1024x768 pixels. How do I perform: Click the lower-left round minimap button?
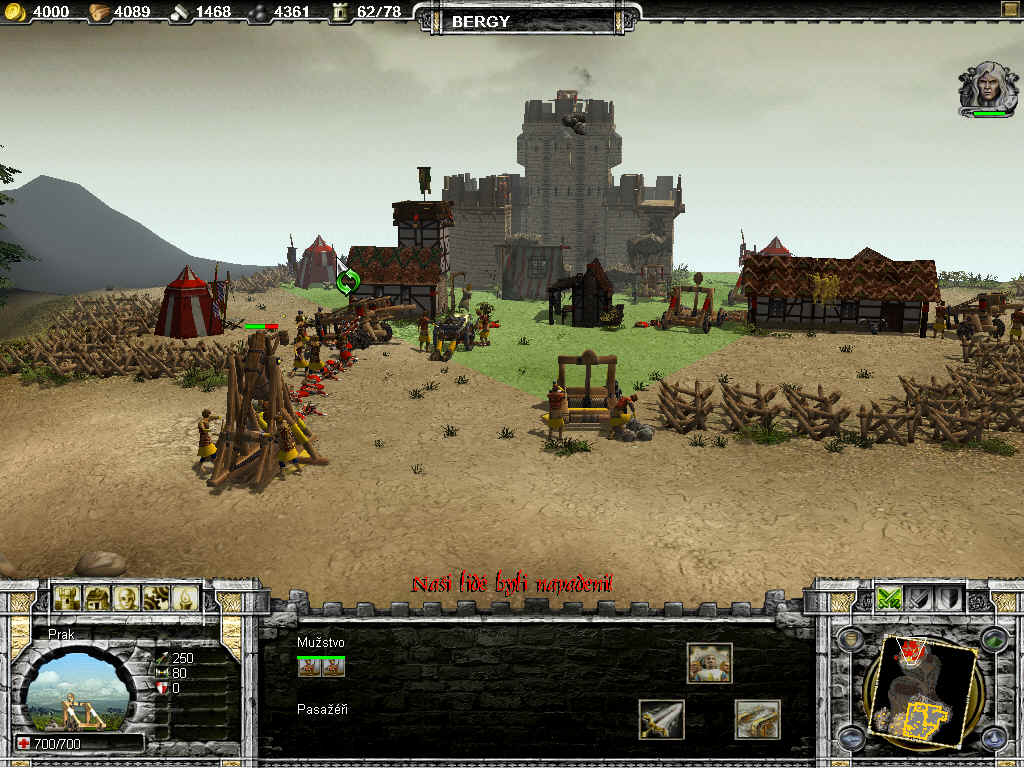click(851, 738)
